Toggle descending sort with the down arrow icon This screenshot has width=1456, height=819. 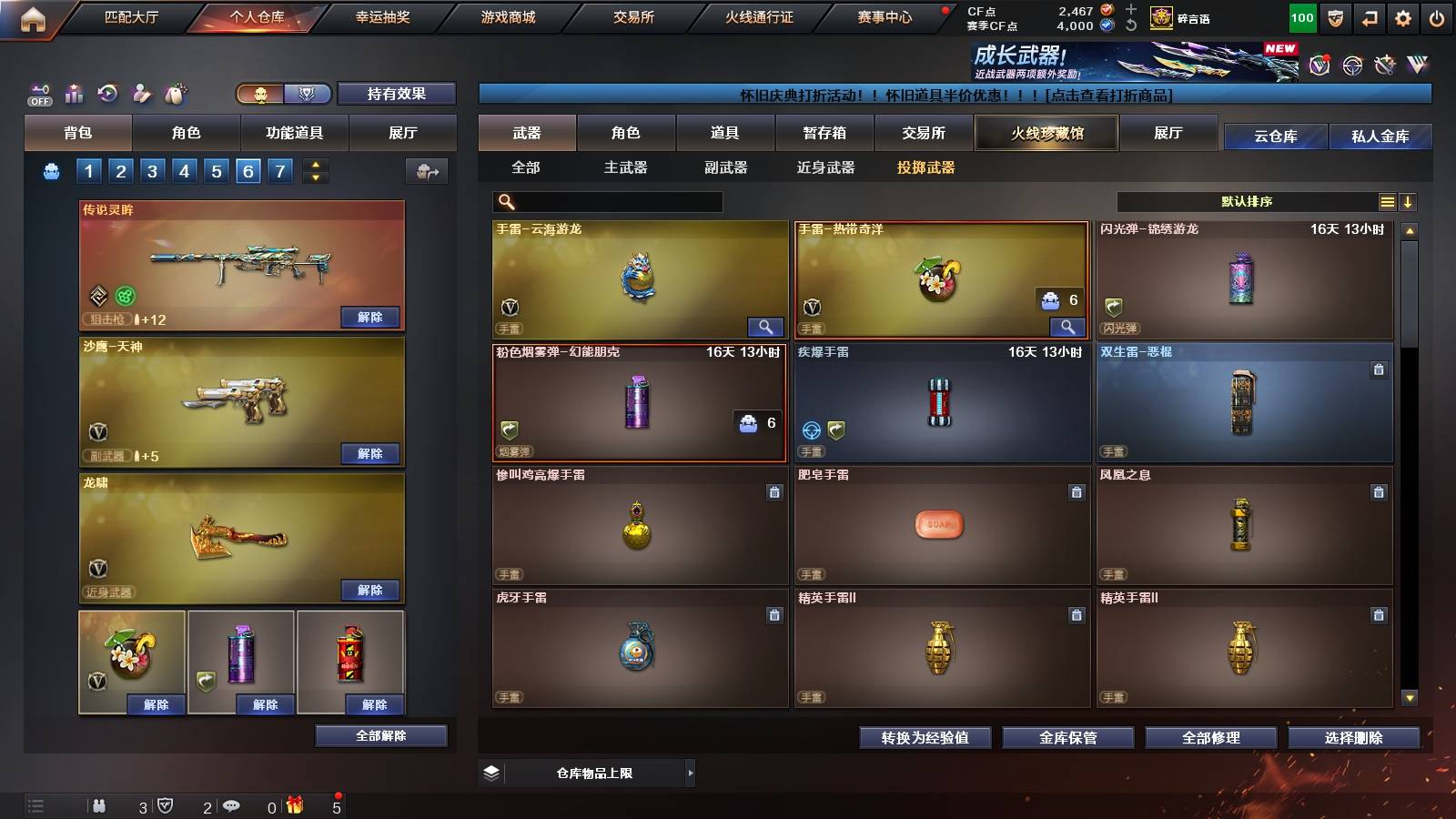(x=1408, y=203)
